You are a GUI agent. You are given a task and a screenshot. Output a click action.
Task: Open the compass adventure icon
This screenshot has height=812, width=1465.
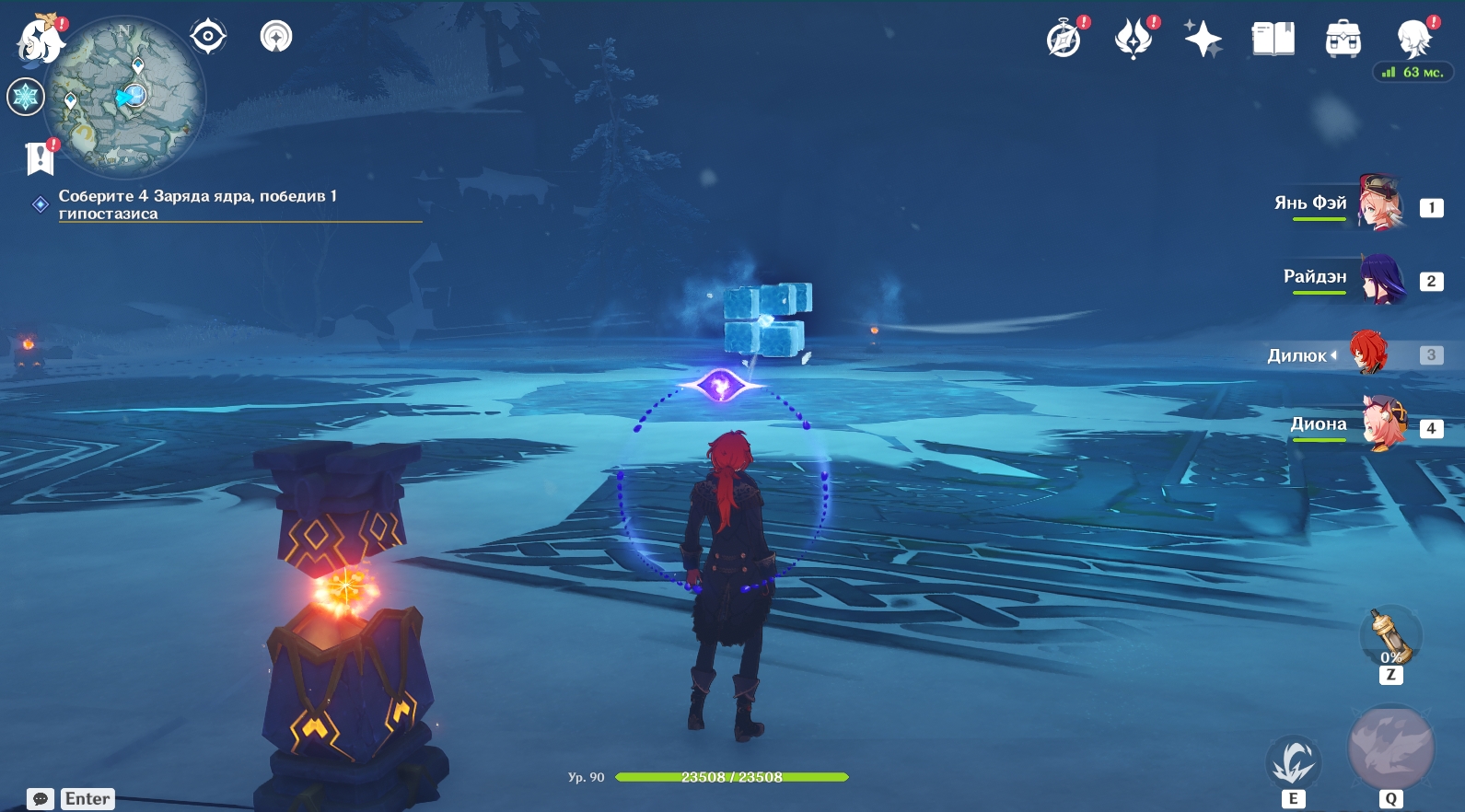(1064, 40)
